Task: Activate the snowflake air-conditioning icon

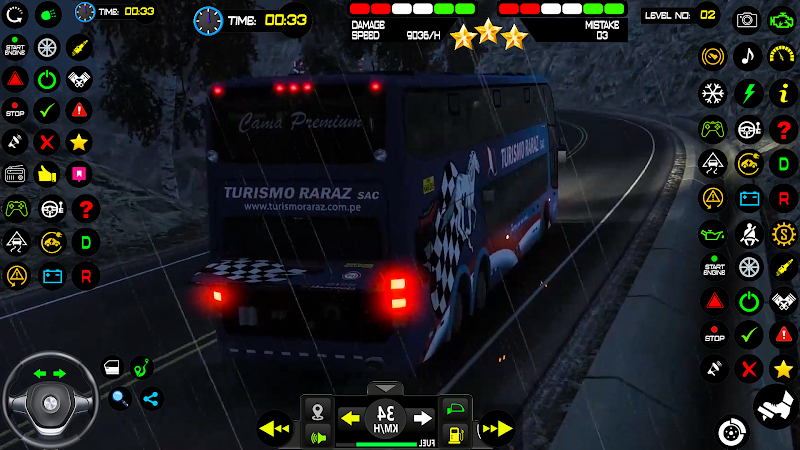Action: (x=712, y=93)
